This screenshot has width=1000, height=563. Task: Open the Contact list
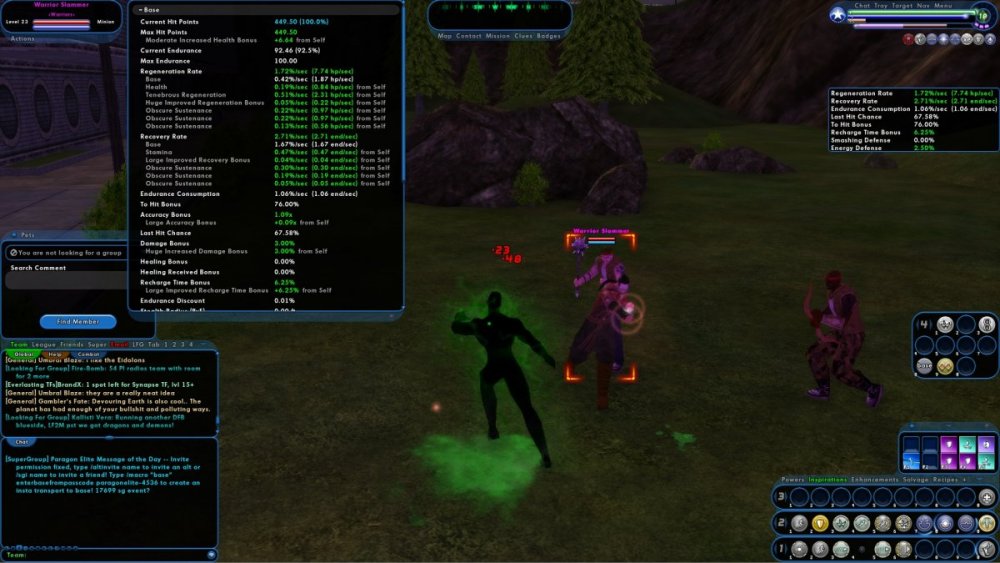pyautogui.click(x=469, y=36)
